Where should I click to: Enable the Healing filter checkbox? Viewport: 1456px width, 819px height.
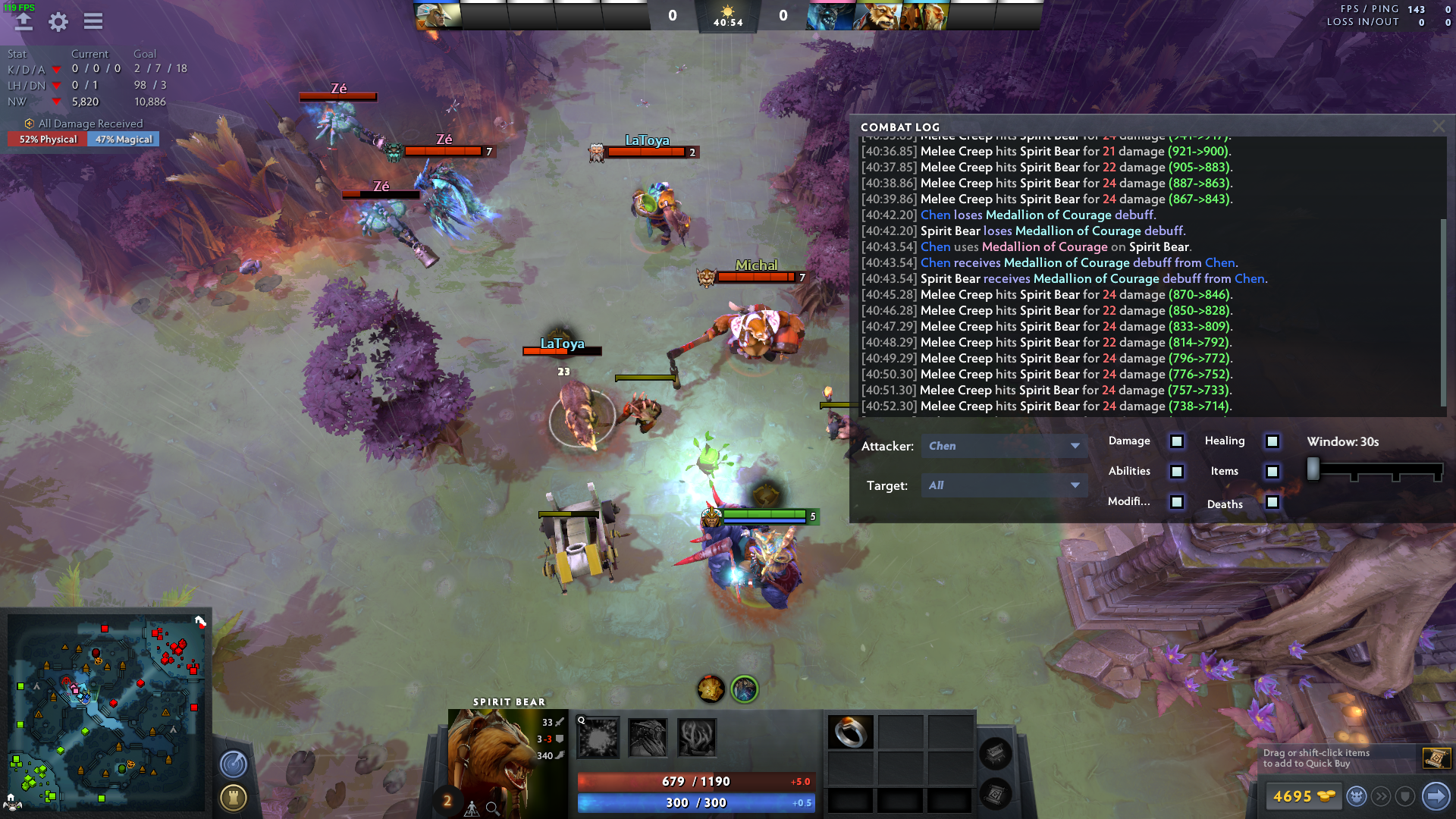pyautogui.click(x=1272, y=441)
